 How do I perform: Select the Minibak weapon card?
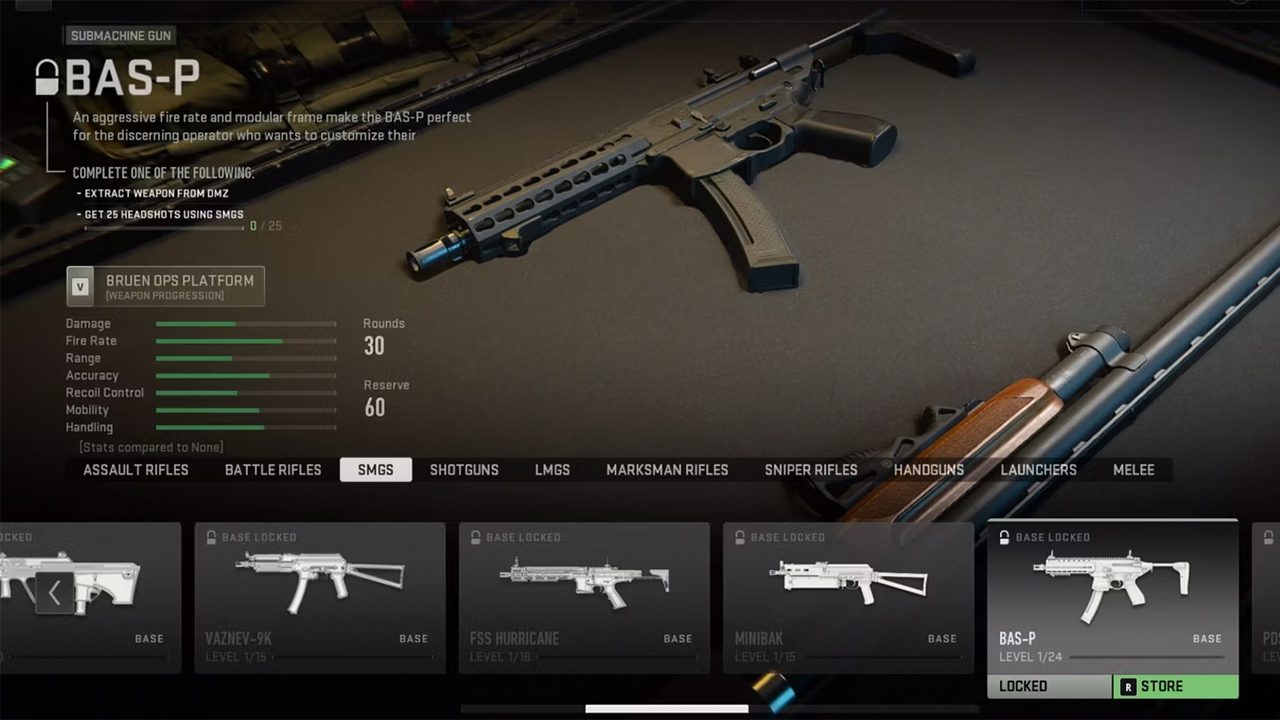[848, 596]
